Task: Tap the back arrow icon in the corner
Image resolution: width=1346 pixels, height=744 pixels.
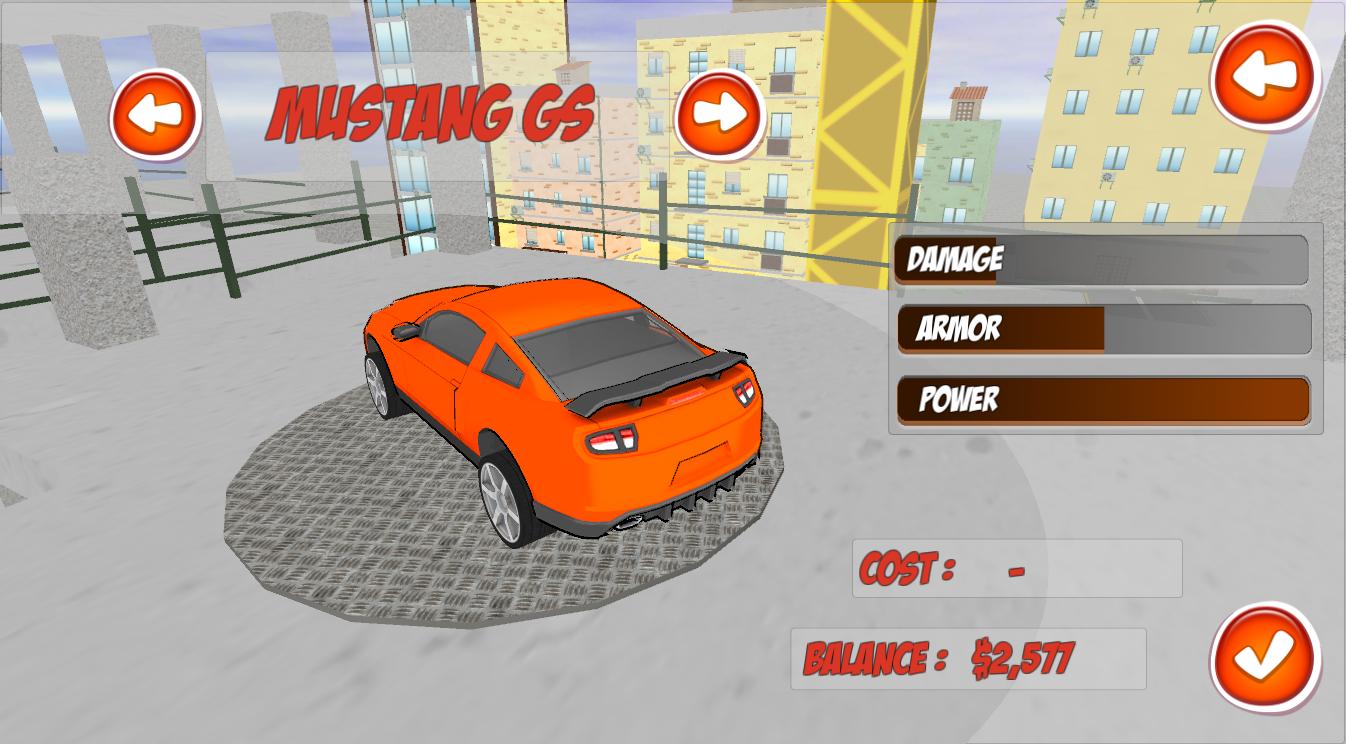Action: pos(1262,75)
